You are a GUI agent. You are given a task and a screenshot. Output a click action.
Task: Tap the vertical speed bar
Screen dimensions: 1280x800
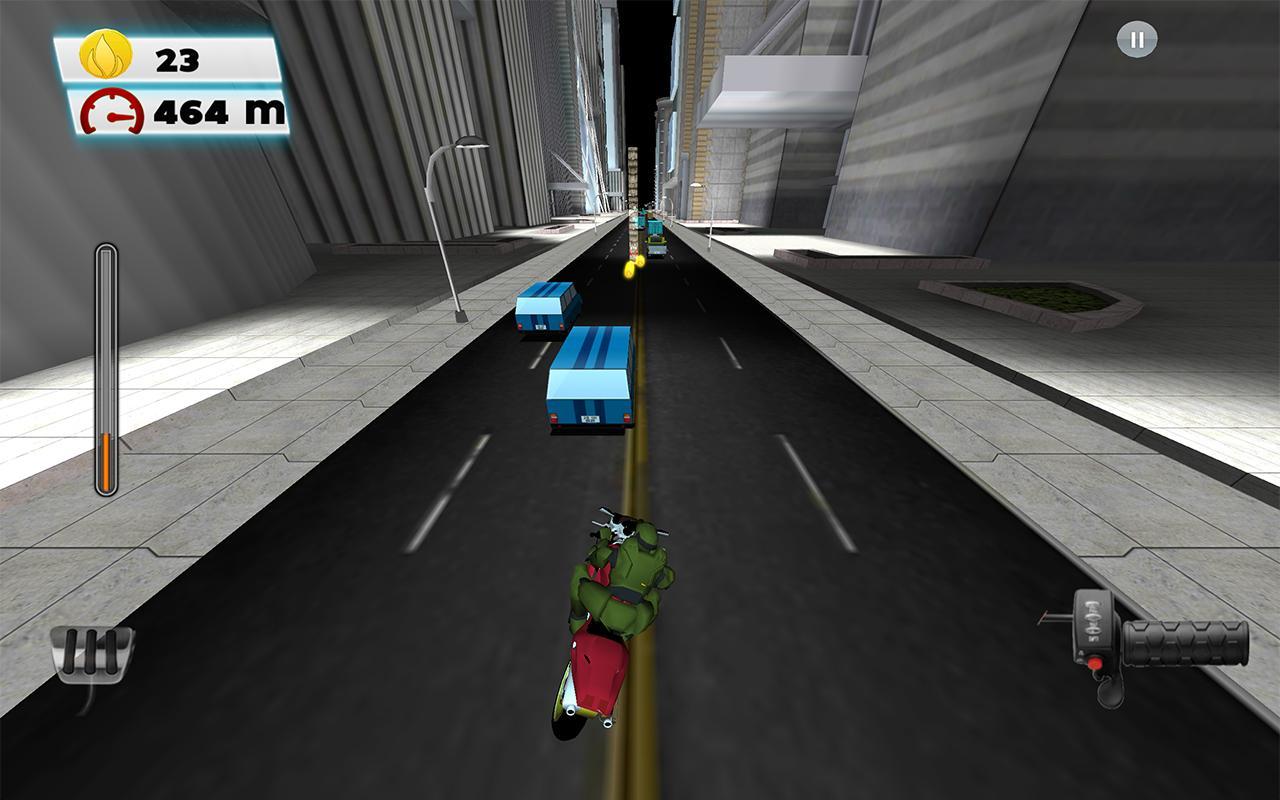pyautogui.click(x=104, y=370)
